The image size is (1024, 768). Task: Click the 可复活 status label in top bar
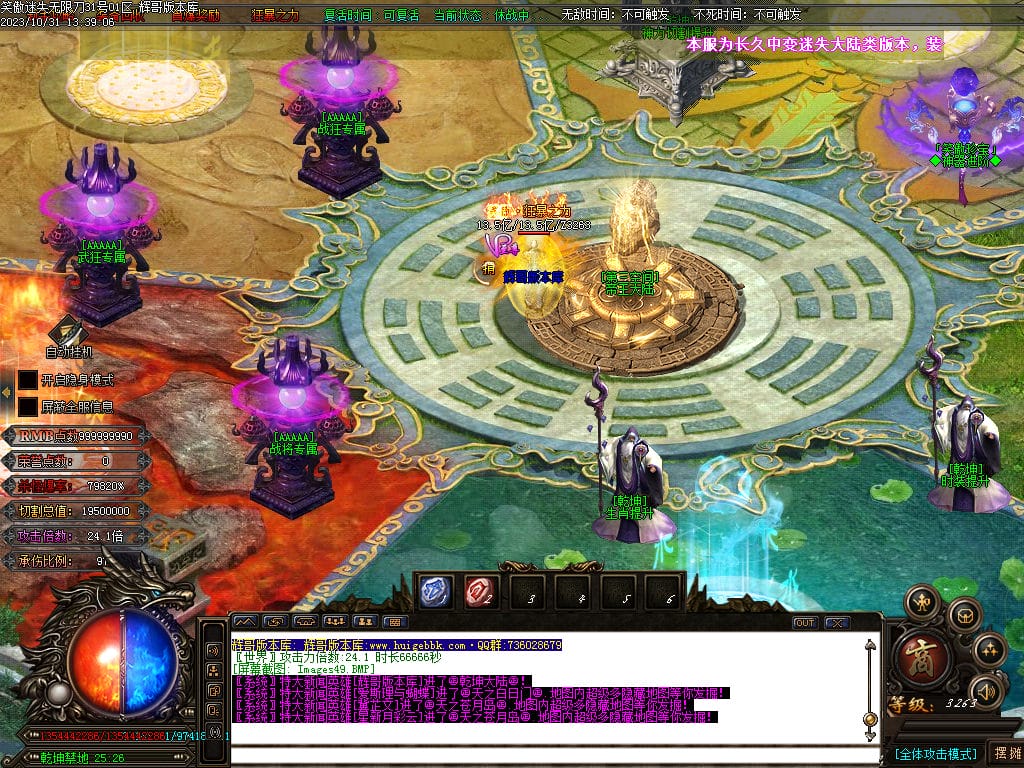pos(401,15)
